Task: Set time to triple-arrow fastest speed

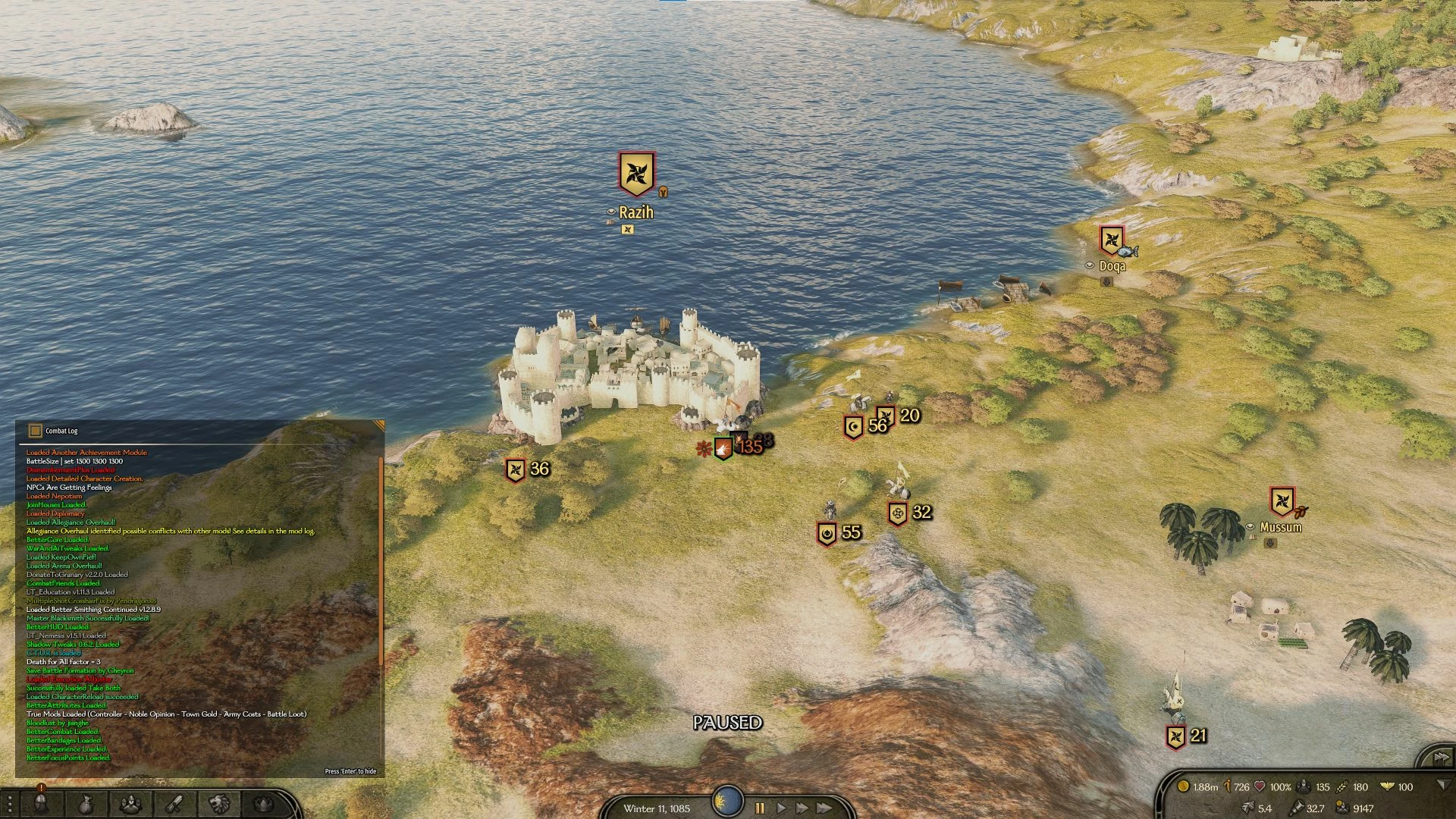Action: pos(824,808)
